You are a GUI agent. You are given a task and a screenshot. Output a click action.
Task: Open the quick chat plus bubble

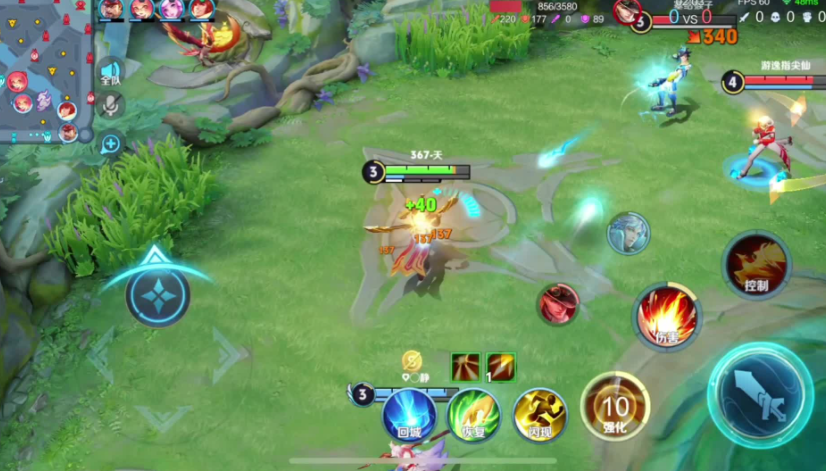pos(110,144)
